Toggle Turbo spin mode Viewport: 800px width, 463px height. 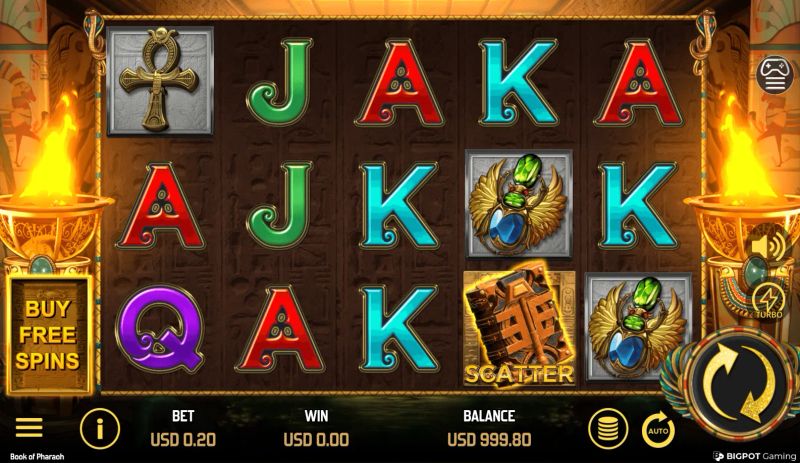[768, 299]
